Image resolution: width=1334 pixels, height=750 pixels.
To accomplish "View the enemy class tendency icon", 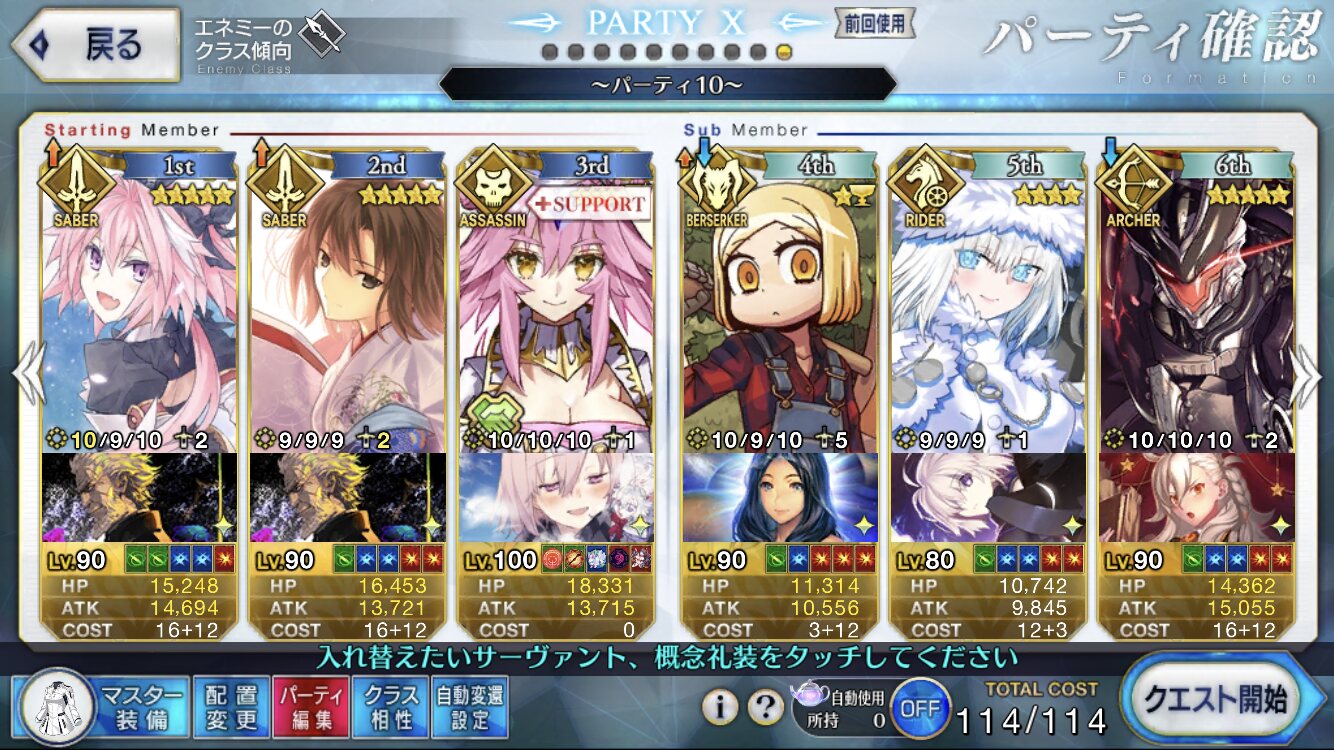I will (x=323, y=35).
